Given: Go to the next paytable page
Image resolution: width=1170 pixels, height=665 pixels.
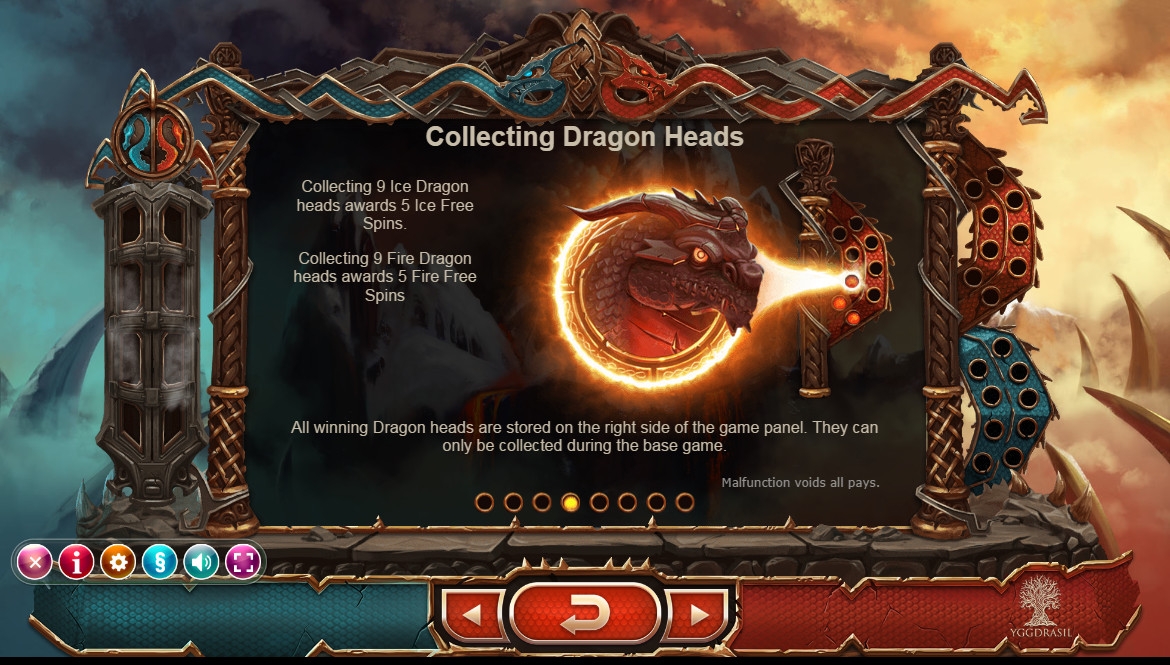Looking at the screenshot, I should tap(699, 614).
